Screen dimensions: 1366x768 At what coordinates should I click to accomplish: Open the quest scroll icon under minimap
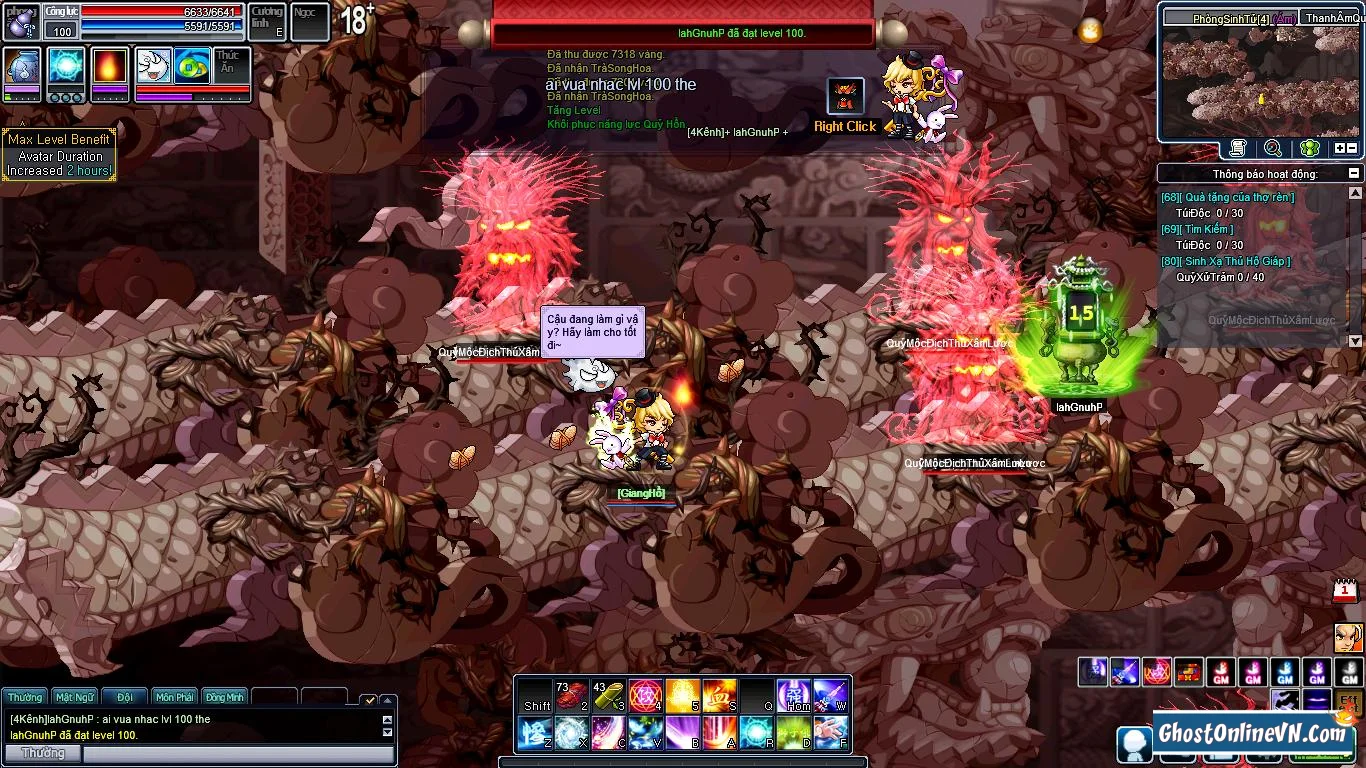[x=1238, y=148]
